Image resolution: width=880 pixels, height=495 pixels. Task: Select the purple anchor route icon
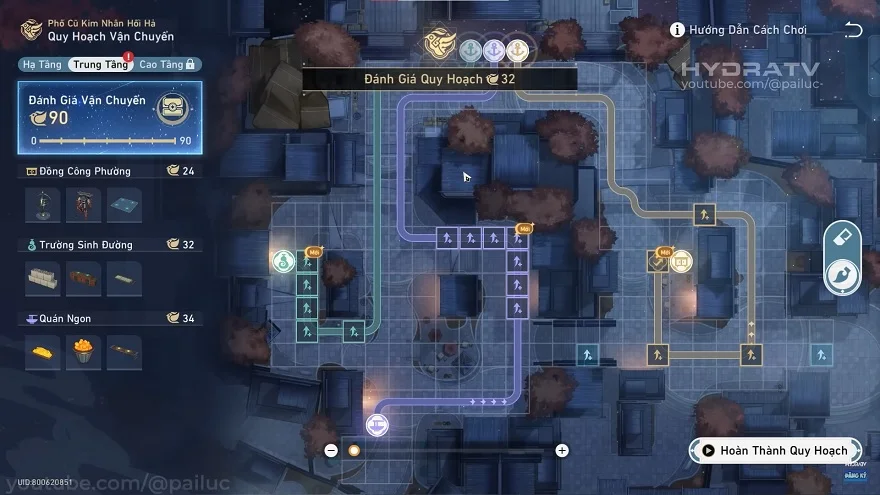click(x=493, y=50)
